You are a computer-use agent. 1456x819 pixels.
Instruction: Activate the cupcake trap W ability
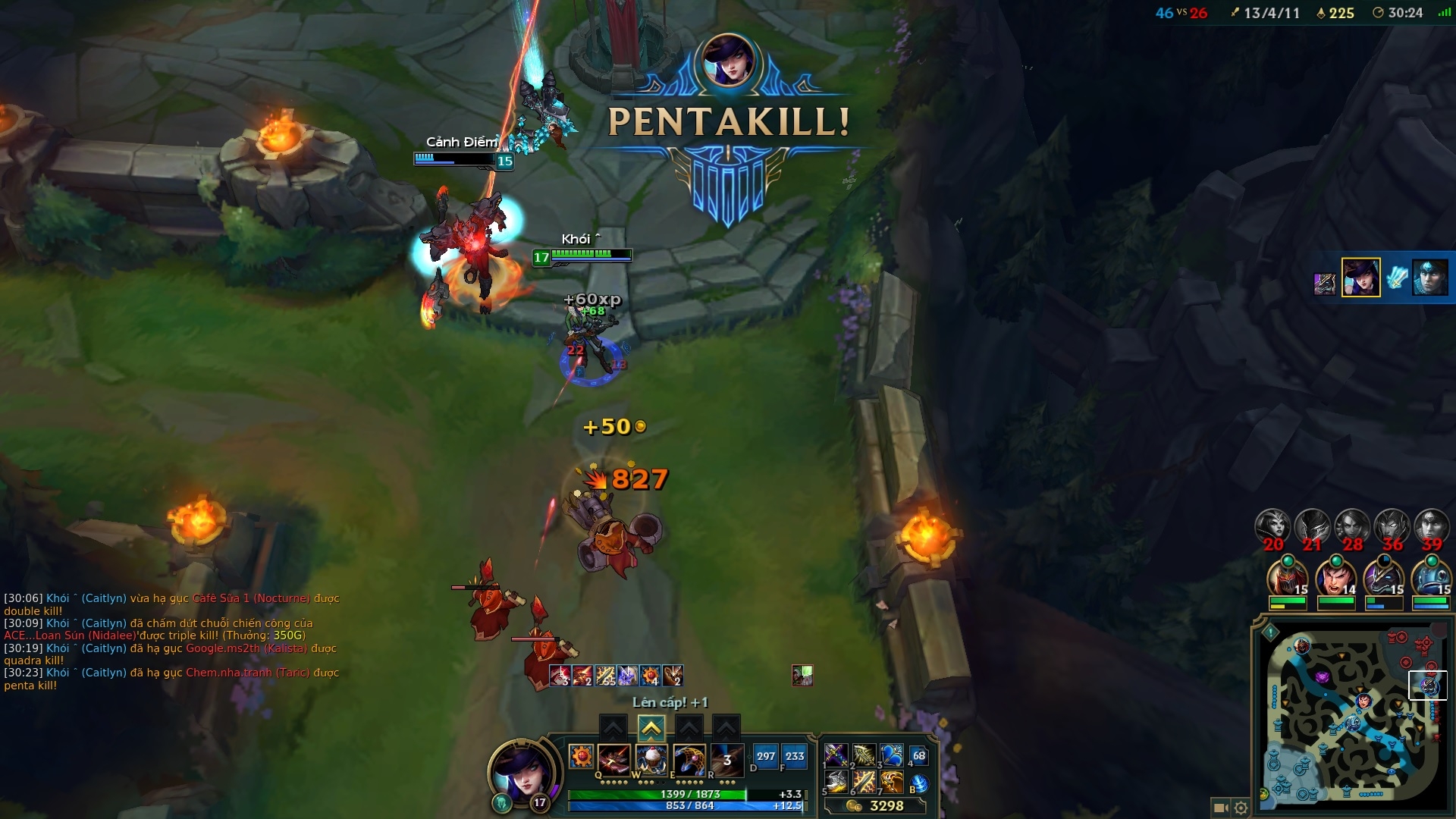tap(651, 758)
